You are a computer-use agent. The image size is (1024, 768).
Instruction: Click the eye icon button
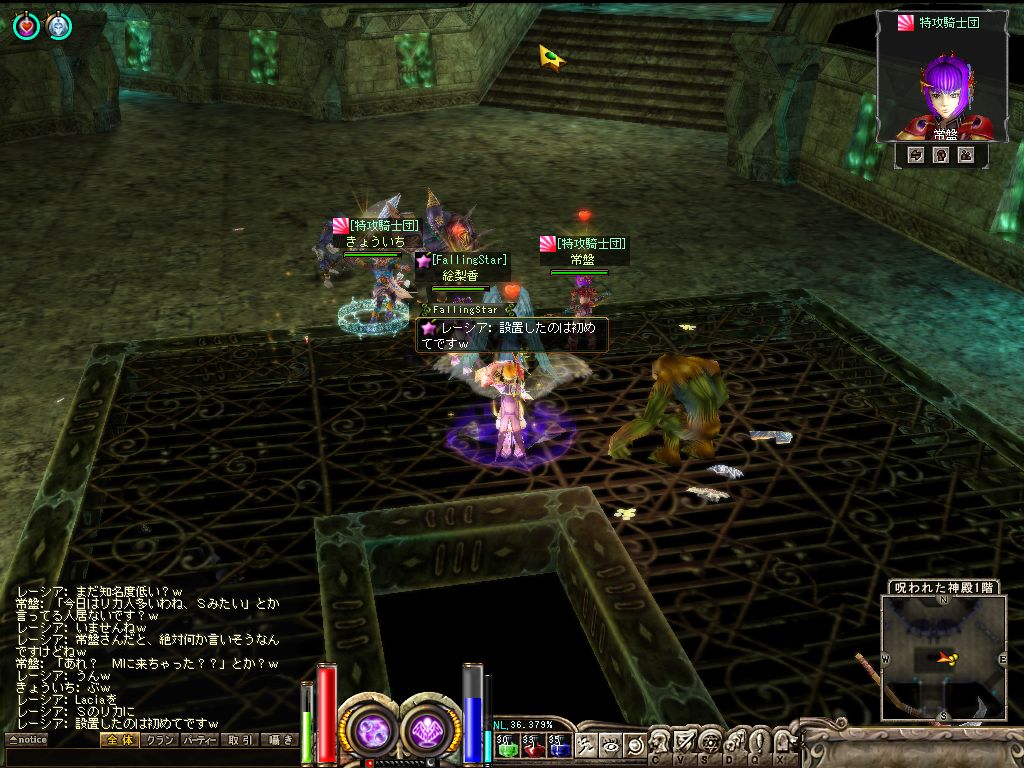(x=610, y=745)
